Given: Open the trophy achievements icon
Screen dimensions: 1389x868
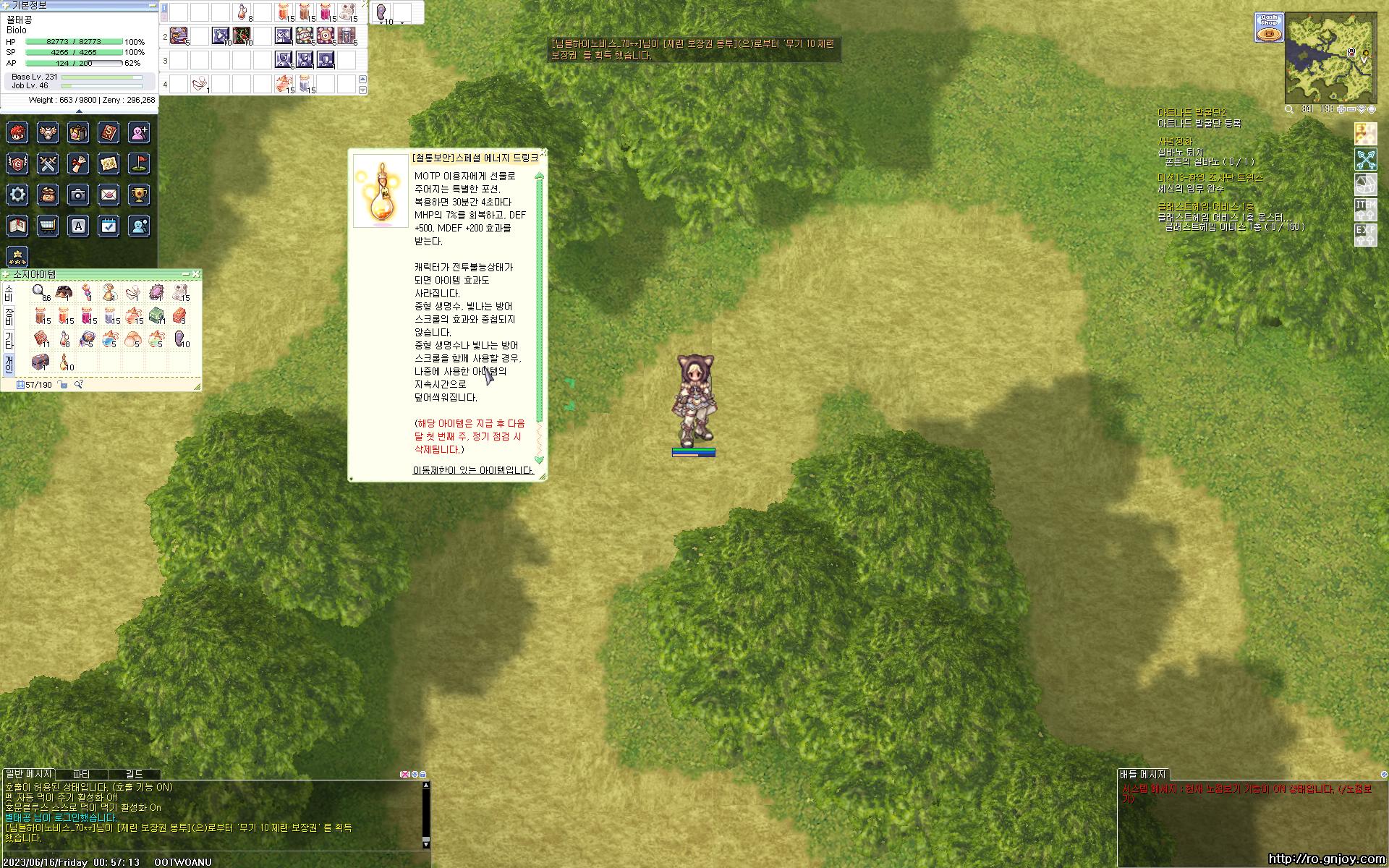Looking at the screenshot, I should [x=139, y=195].
